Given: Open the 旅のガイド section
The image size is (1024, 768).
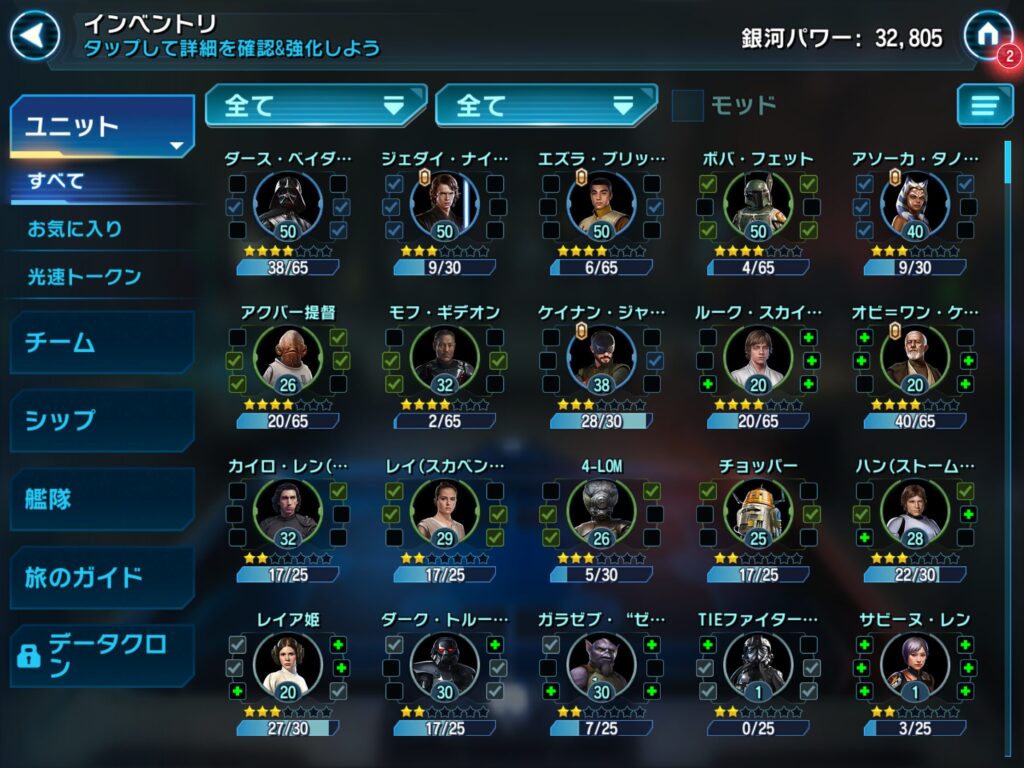Looking at the screenshot, I should coord(101,577).
